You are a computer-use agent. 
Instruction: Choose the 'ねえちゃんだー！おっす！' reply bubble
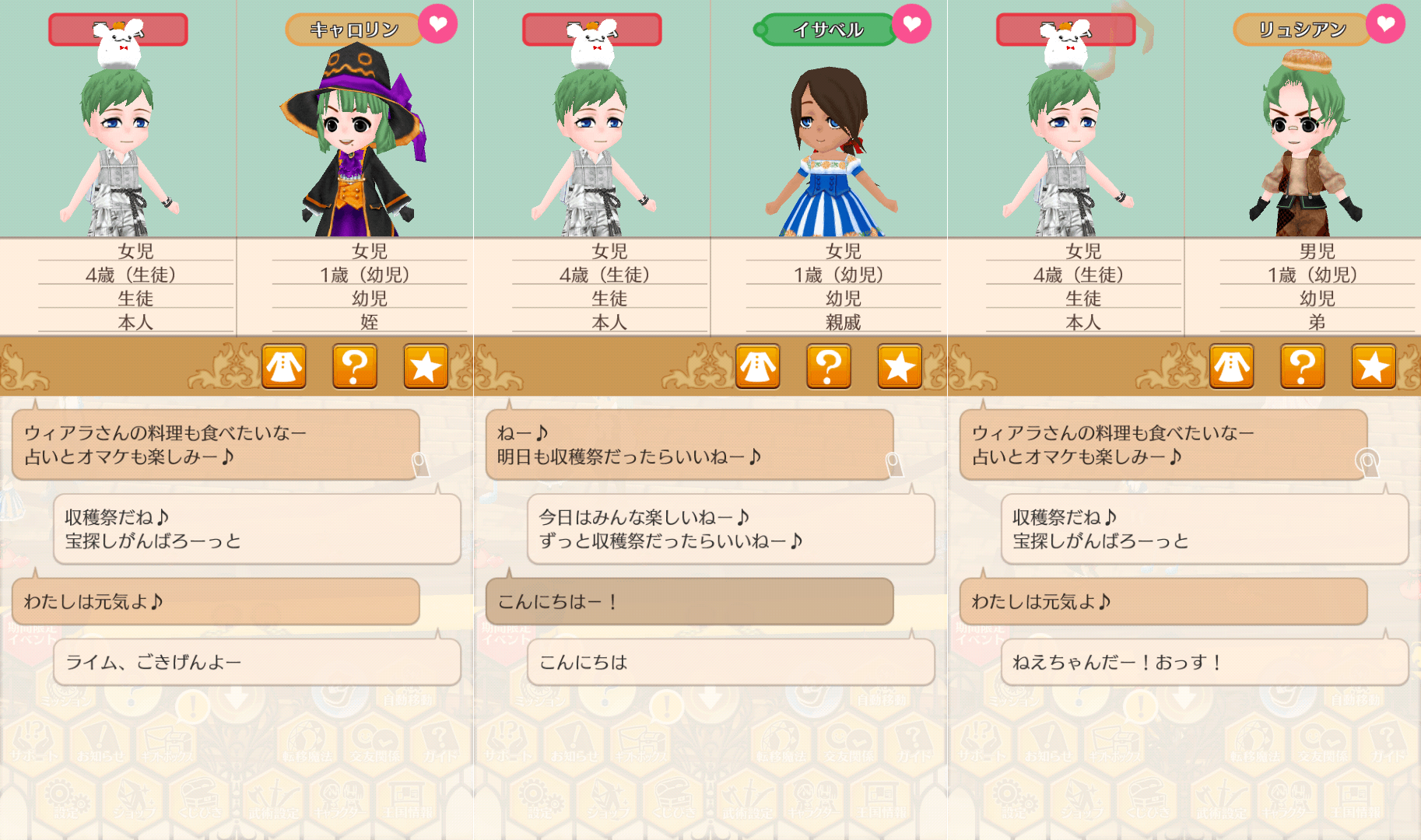1204,662
